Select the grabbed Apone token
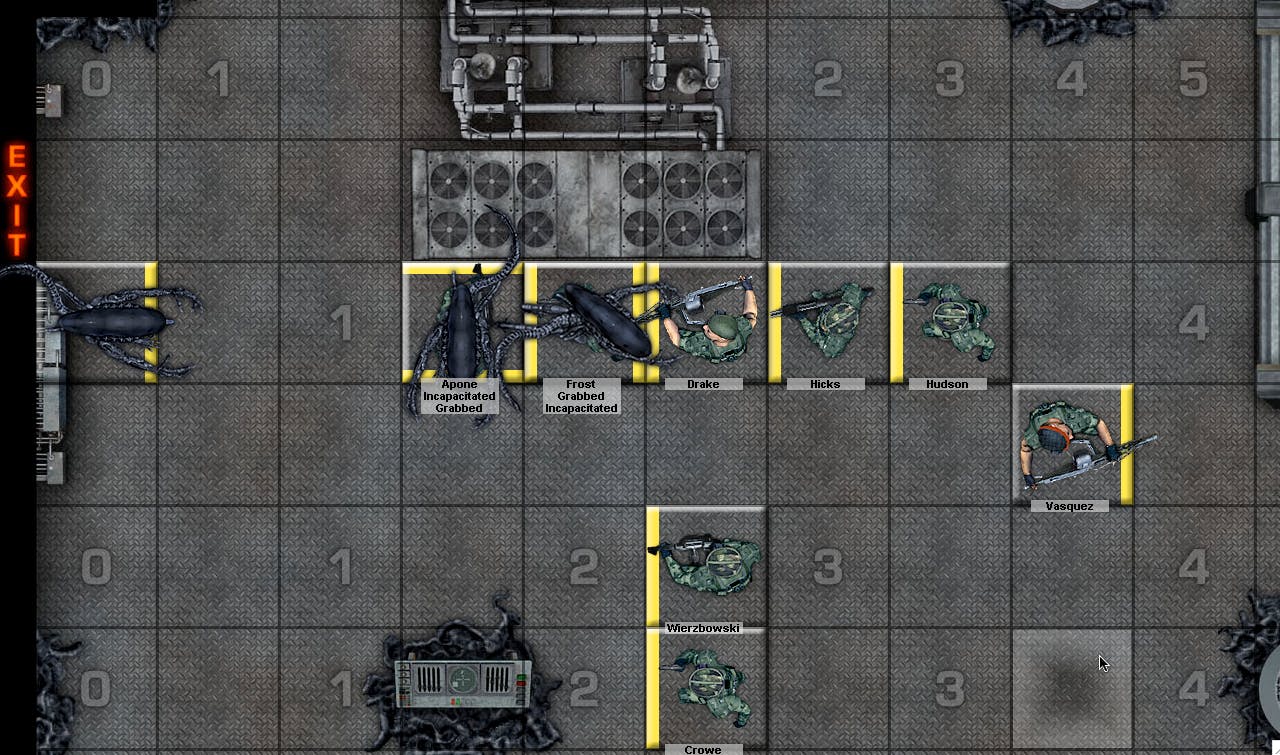Image resolution: width=1280 pixels, height=755 pixels. point(461,323)
